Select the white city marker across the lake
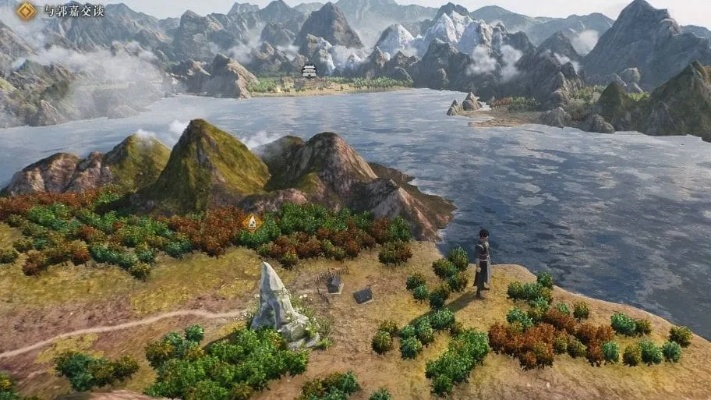This screenshot has width=711, height=400. tap(309, 71)
